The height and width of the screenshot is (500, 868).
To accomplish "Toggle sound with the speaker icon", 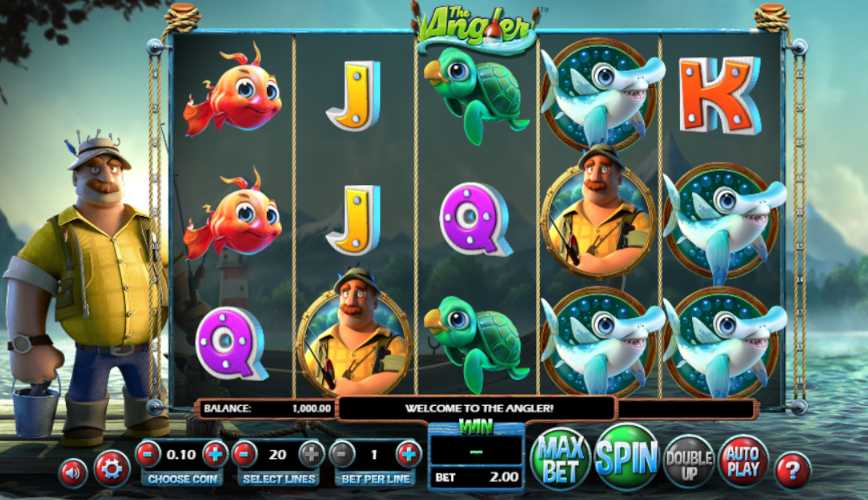I will (x=72, y=472).
